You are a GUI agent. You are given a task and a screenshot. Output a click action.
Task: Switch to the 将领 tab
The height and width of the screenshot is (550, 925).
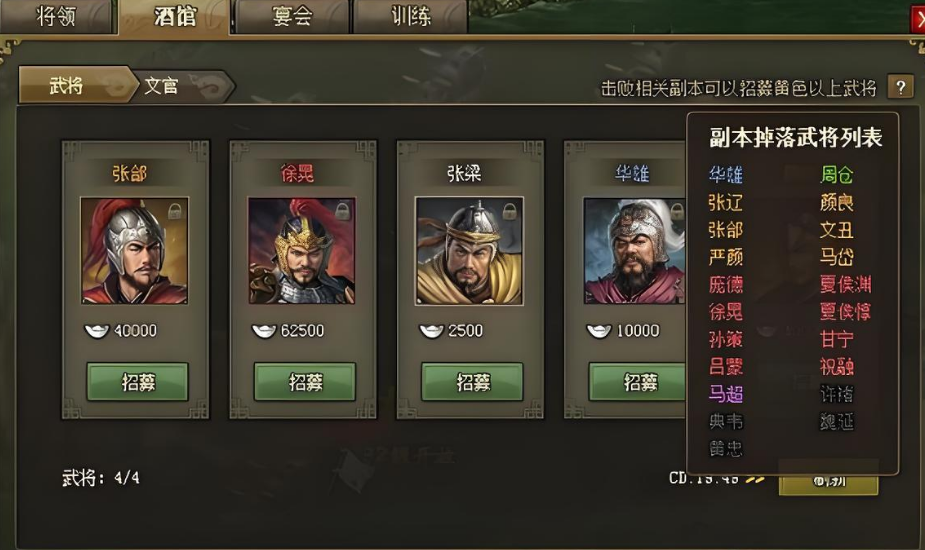(x=58, y=17)
